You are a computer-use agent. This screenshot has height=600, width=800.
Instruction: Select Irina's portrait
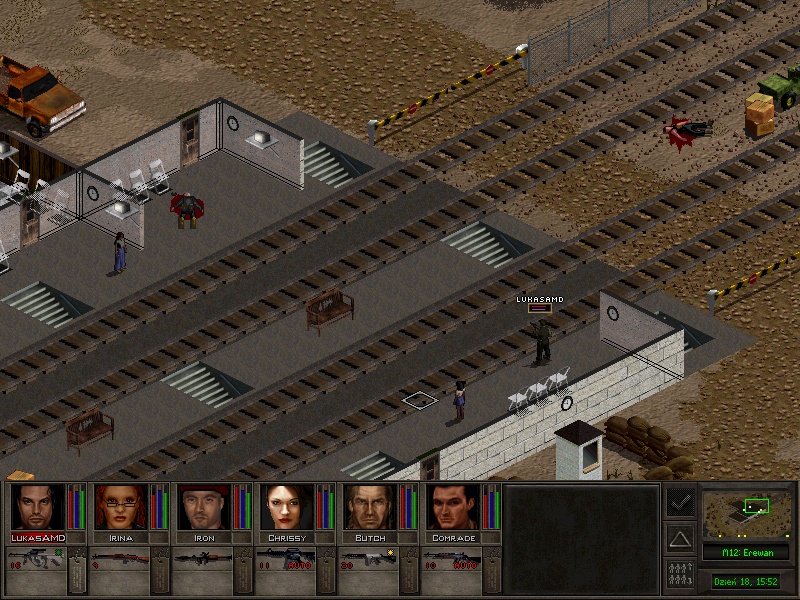coord(120,507)
